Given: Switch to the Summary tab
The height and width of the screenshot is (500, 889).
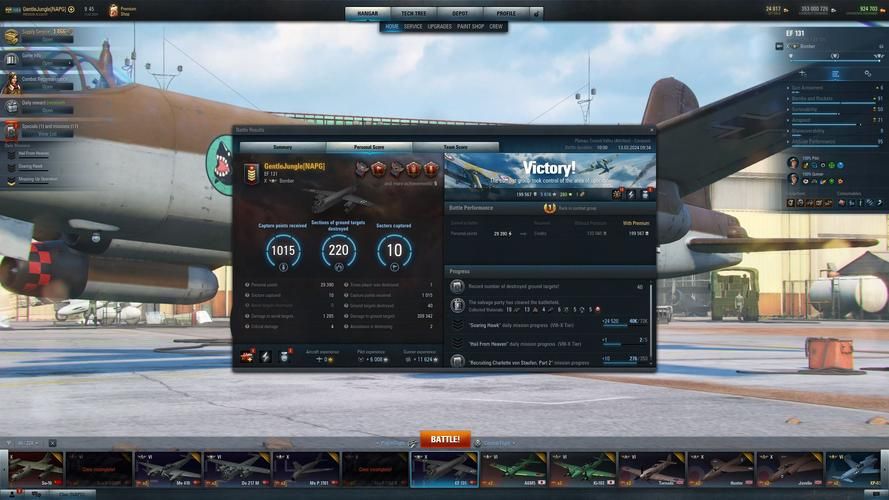Looking at the screenshot, I should pos(283,147).
